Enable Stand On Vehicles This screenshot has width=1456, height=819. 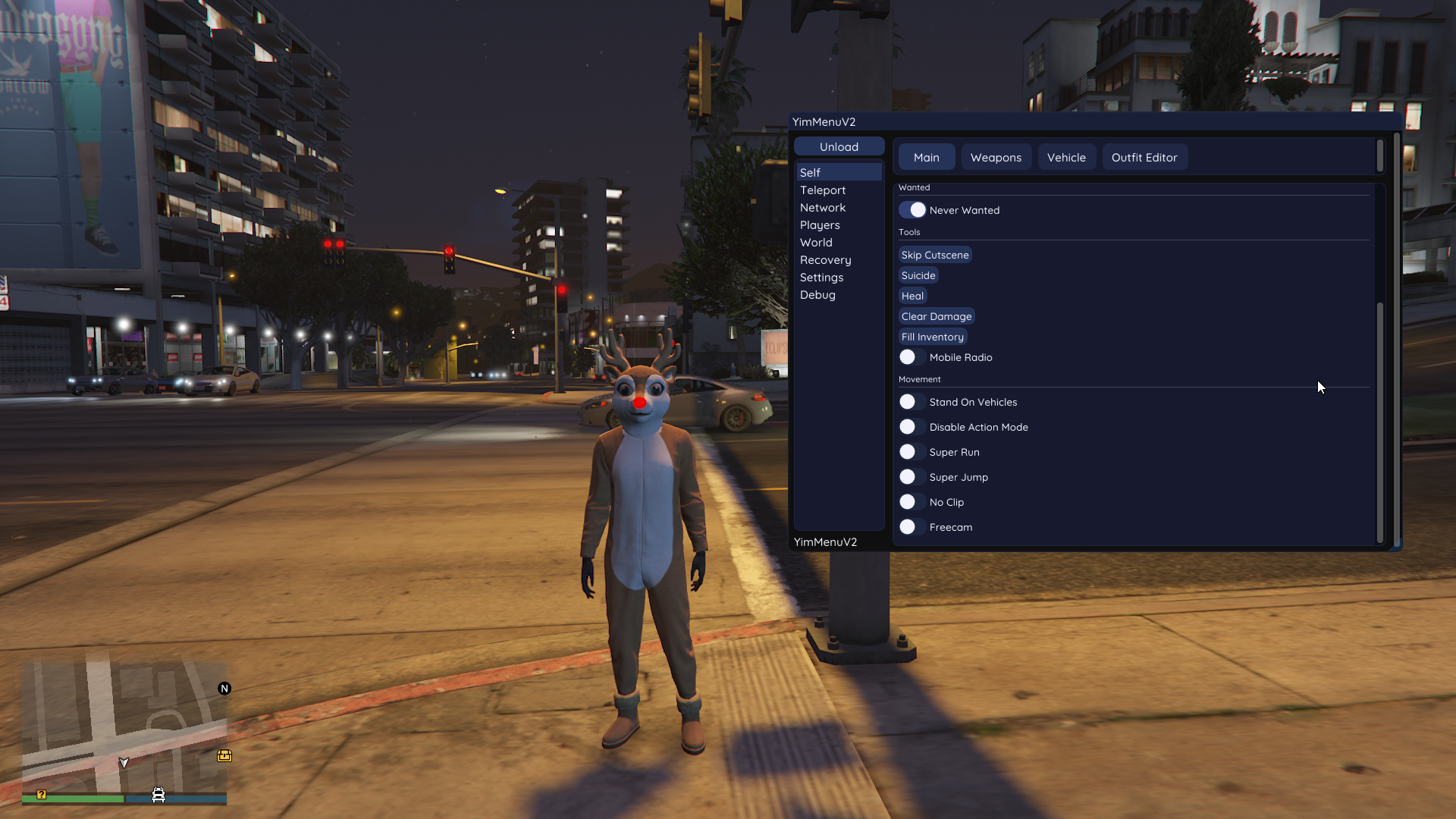click(908, 401)
